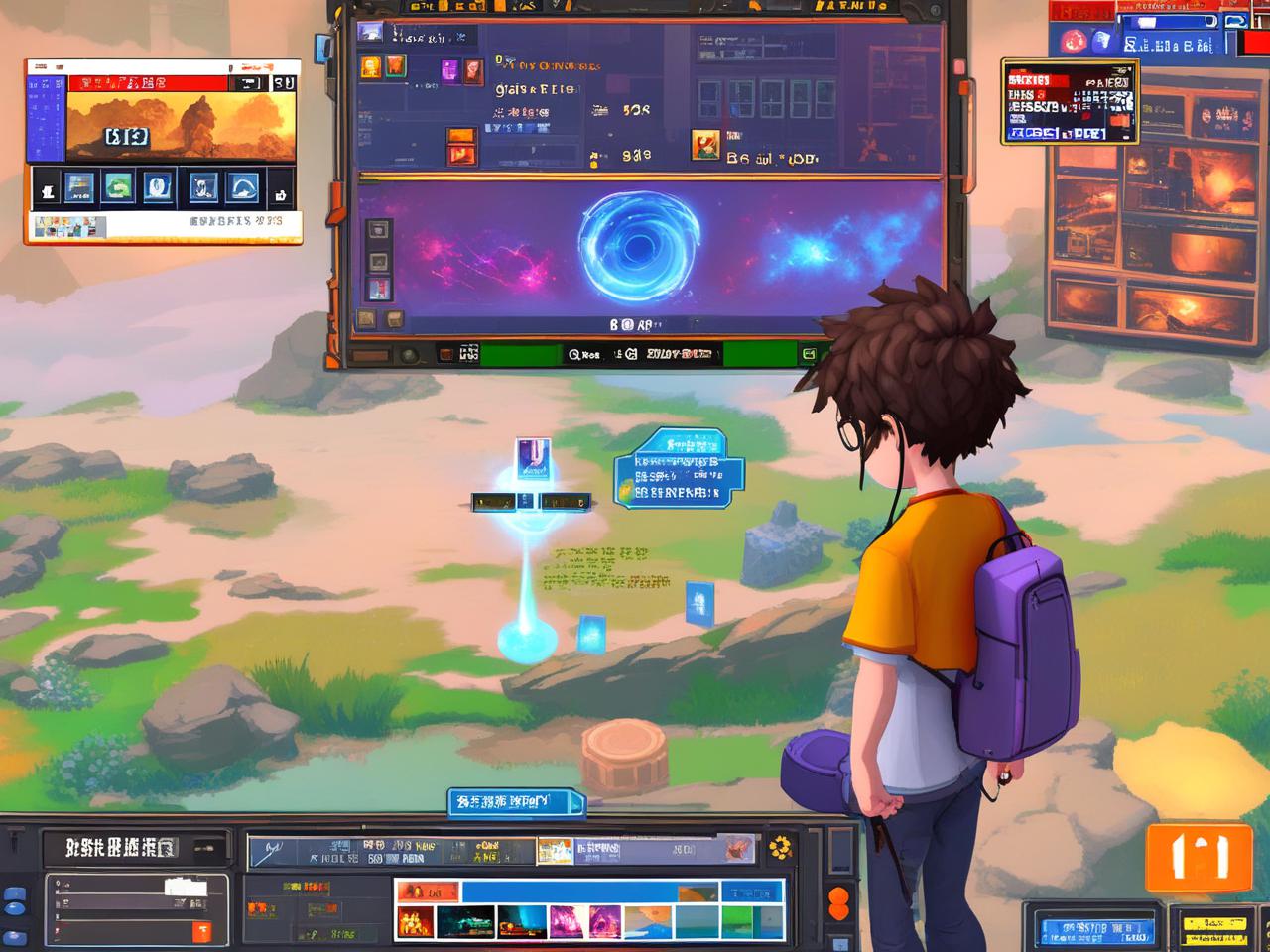Viewport: 1270px width, 952px height.
Task: Select the red round orb icon
Action: pyautogui.click(x=1073, y=42)
